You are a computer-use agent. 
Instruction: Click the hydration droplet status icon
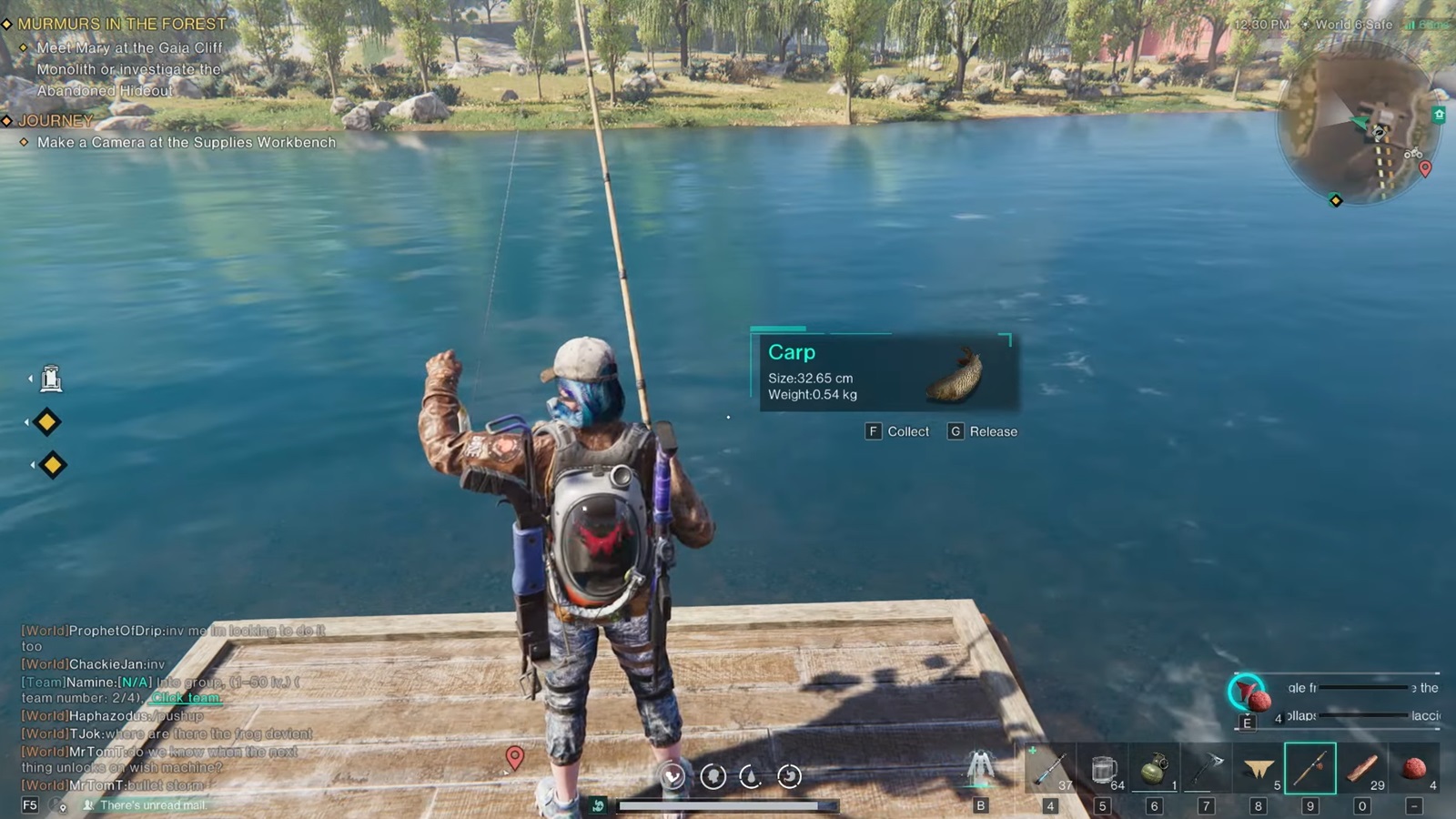751,777
